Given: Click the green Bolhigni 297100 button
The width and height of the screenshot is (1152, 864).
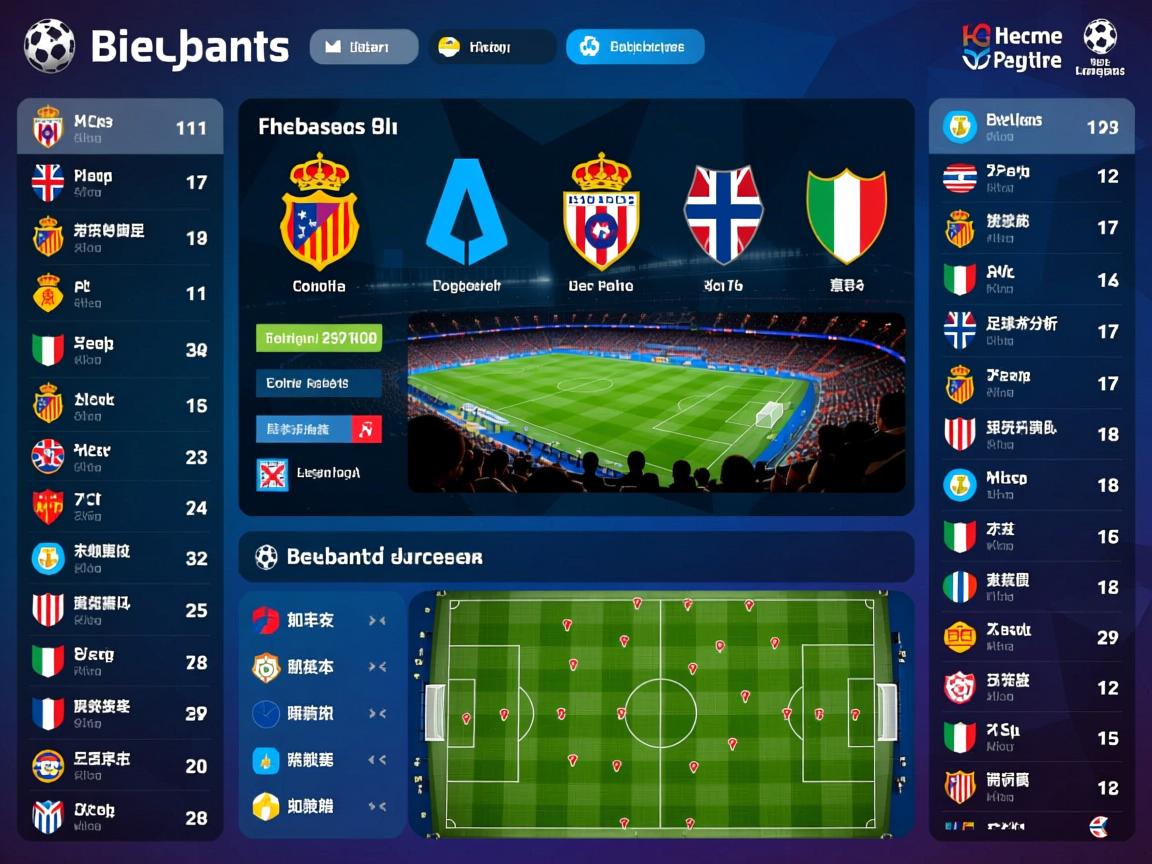Looking at the screenshot, I should pyautogui.click(x=319, y=338).
